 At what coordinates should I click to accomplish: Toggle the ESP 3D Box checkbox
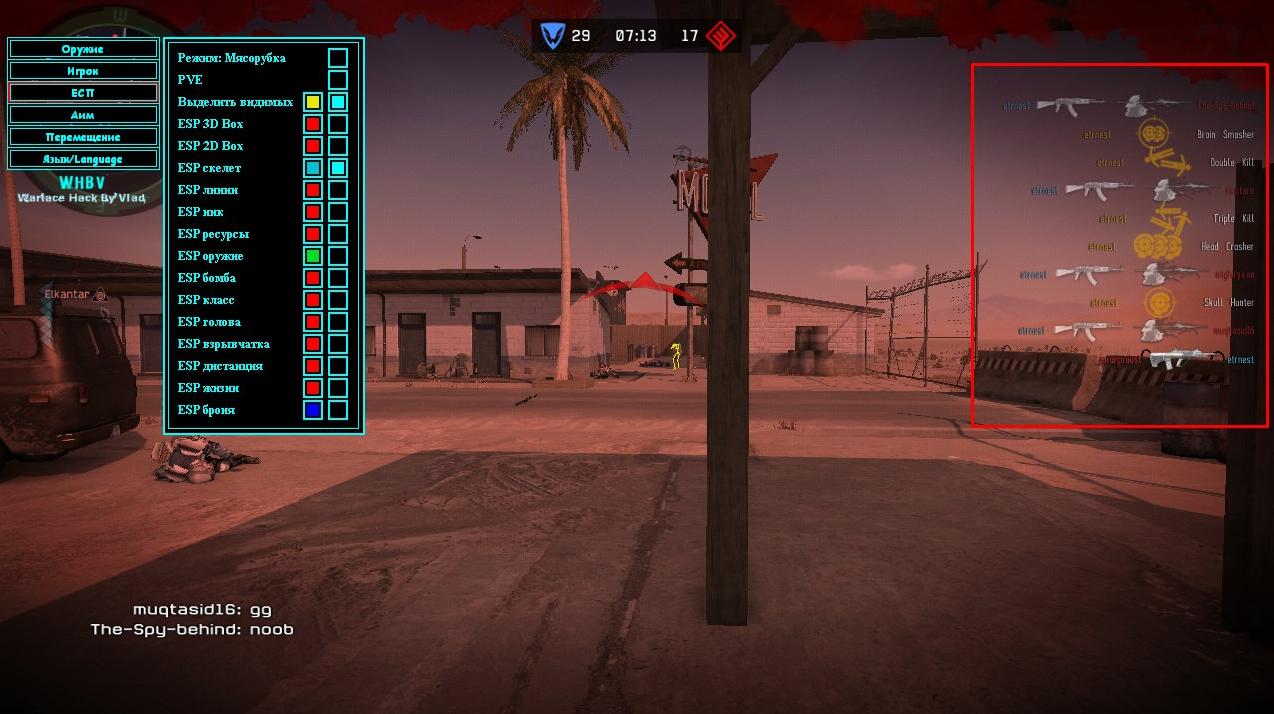pyautogui.click(x=338, y=124)
